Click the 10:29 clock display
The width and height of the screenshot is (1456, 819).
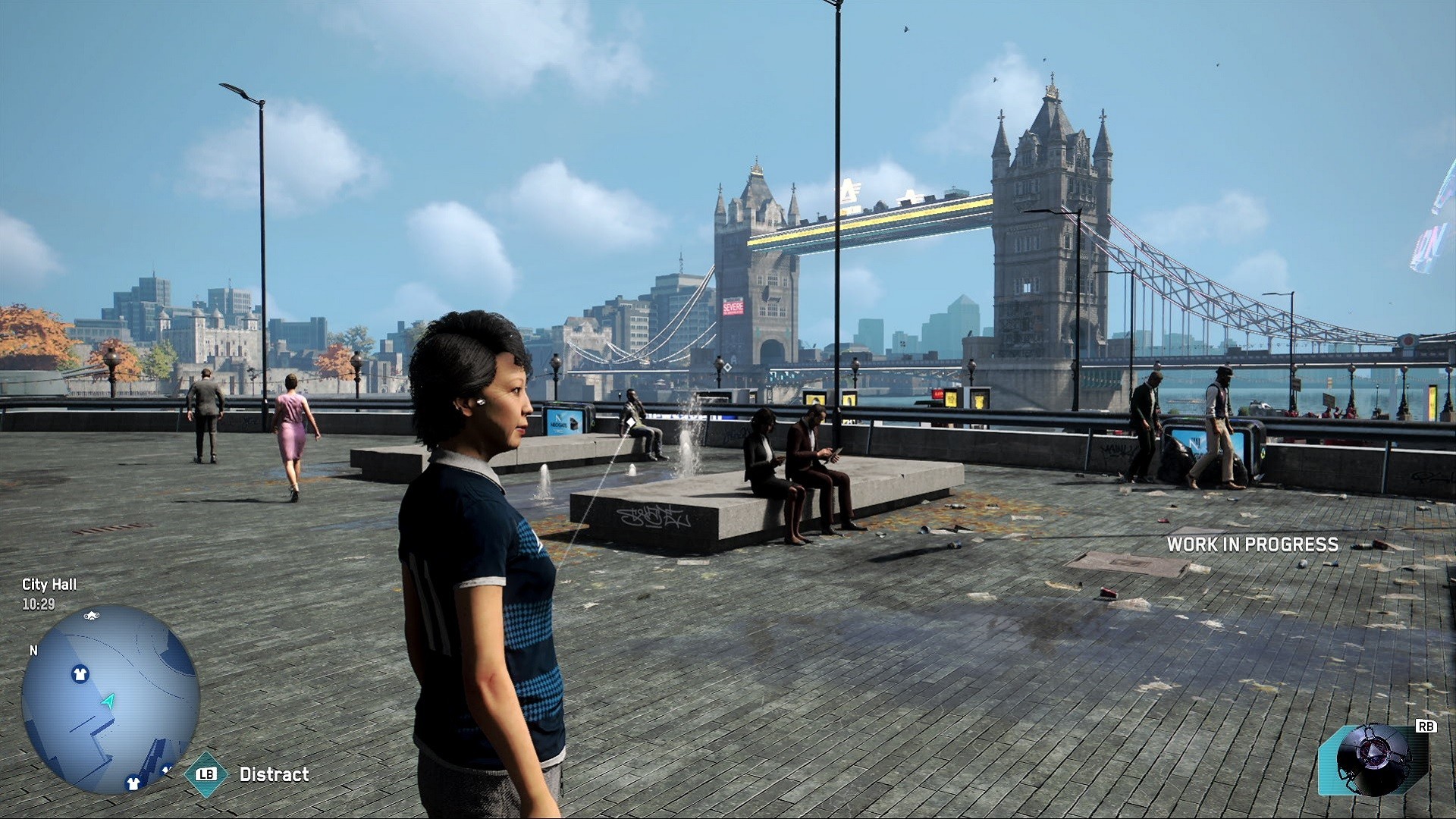tap(38, 605)
